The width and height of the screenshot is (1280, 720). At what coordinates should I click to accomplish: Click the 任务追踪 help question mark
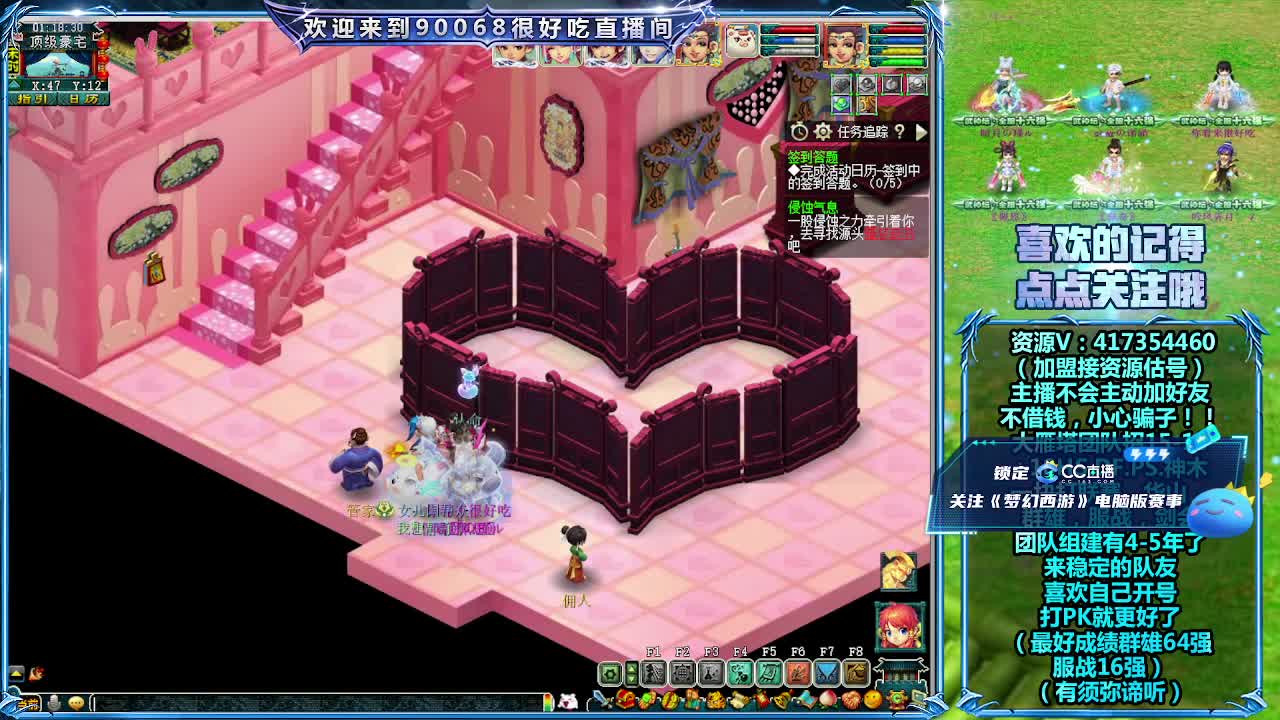[x=899, y=133]
